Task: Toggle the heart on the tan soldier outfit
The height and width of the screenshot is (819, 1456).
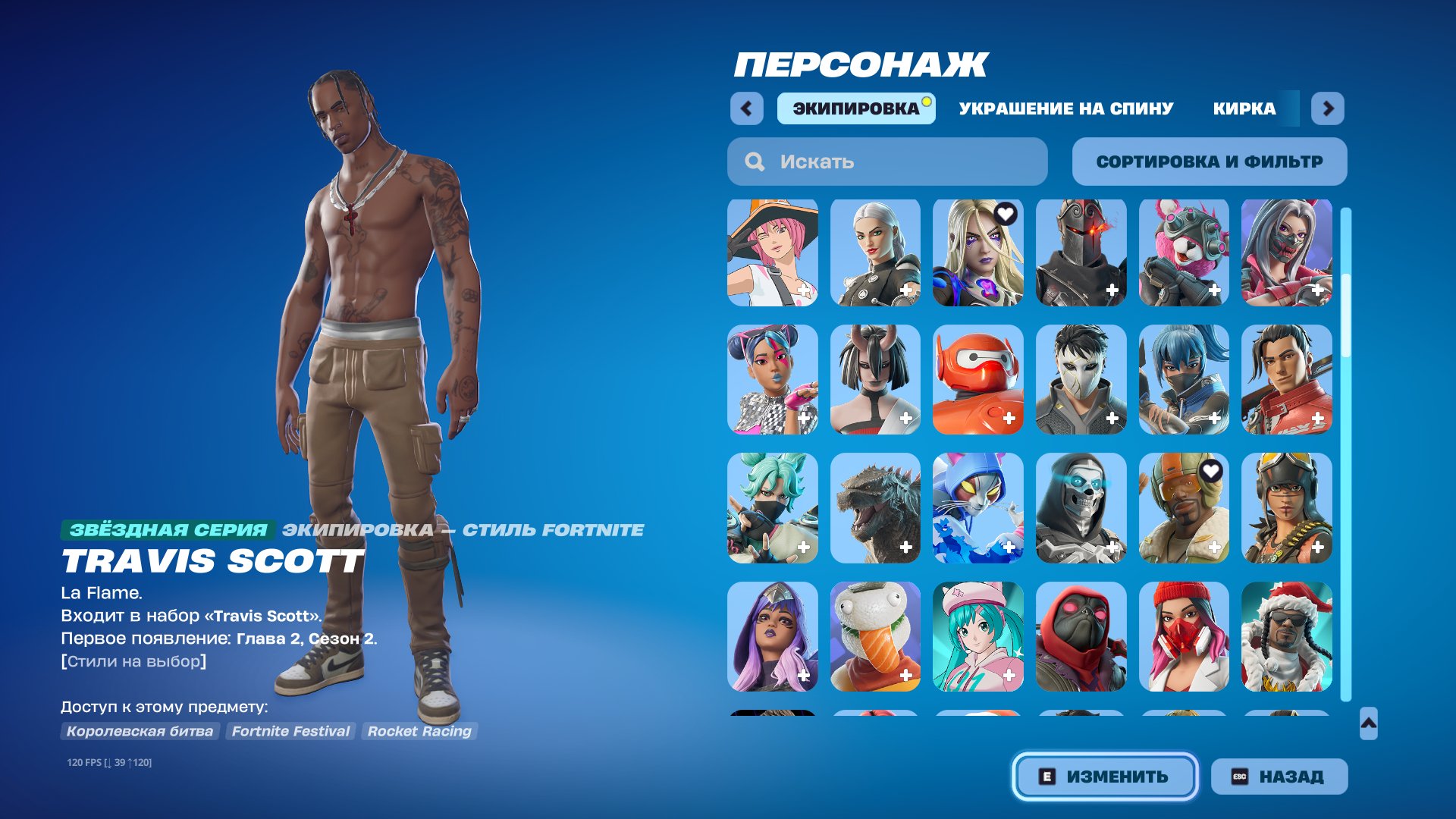Action: click(1211, 472)
